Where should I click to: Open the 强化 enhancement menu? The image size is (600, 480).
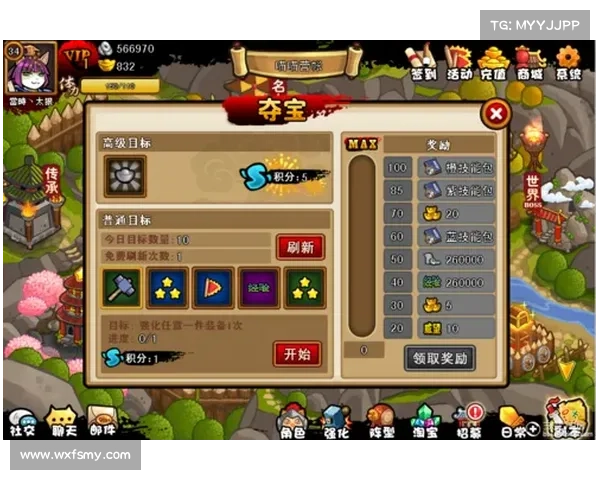[335, 422]
